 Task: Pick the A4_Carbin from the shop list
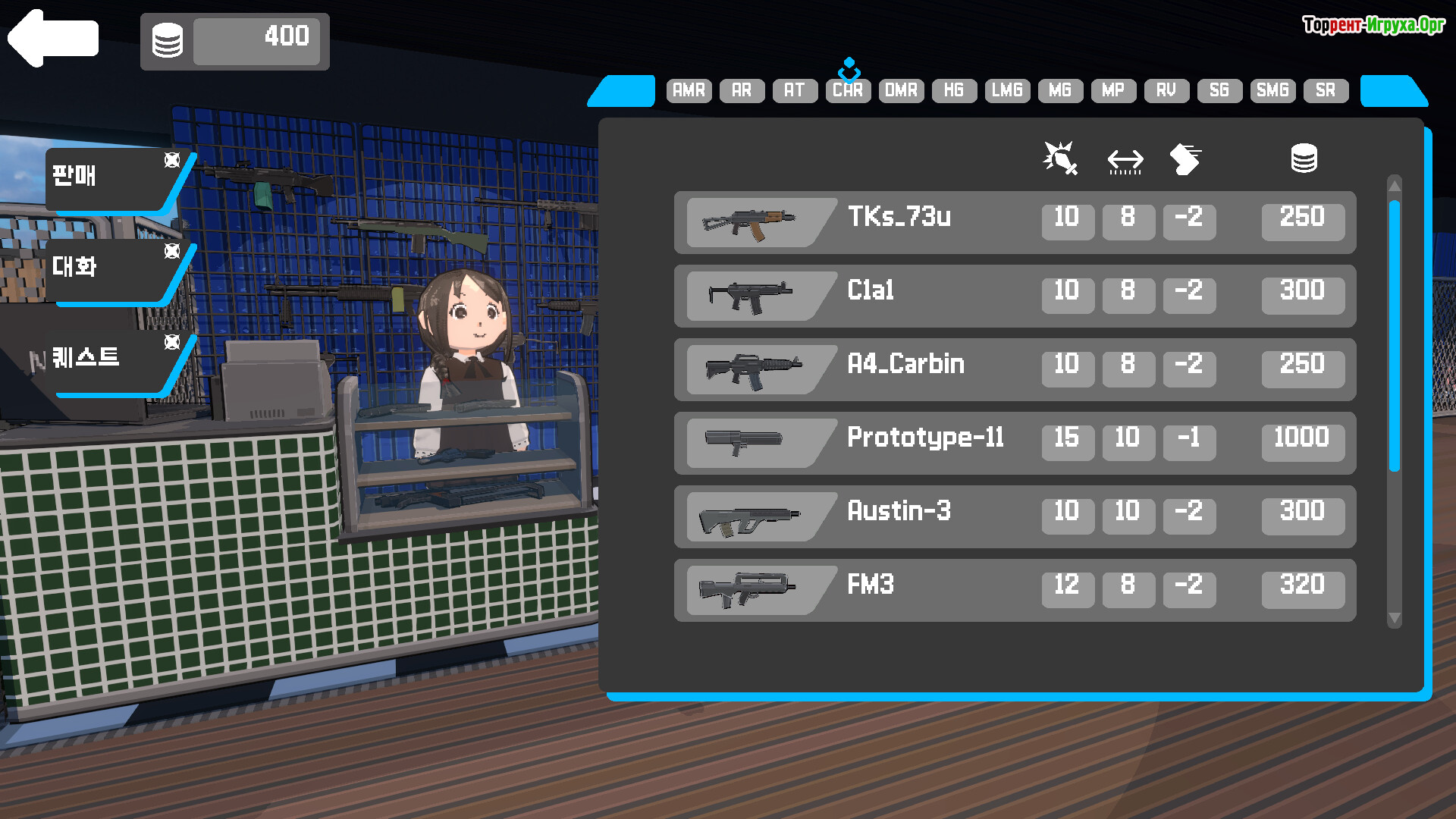tap(1014, 369)
